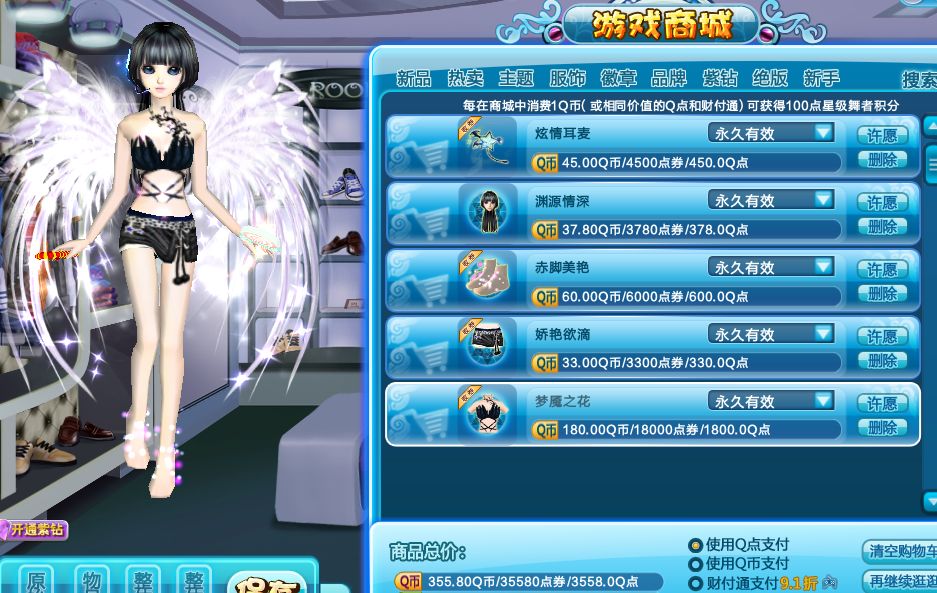Screen dimensions: 937x593
Task: Select 财付通支付 payment option
Action: 695,583
